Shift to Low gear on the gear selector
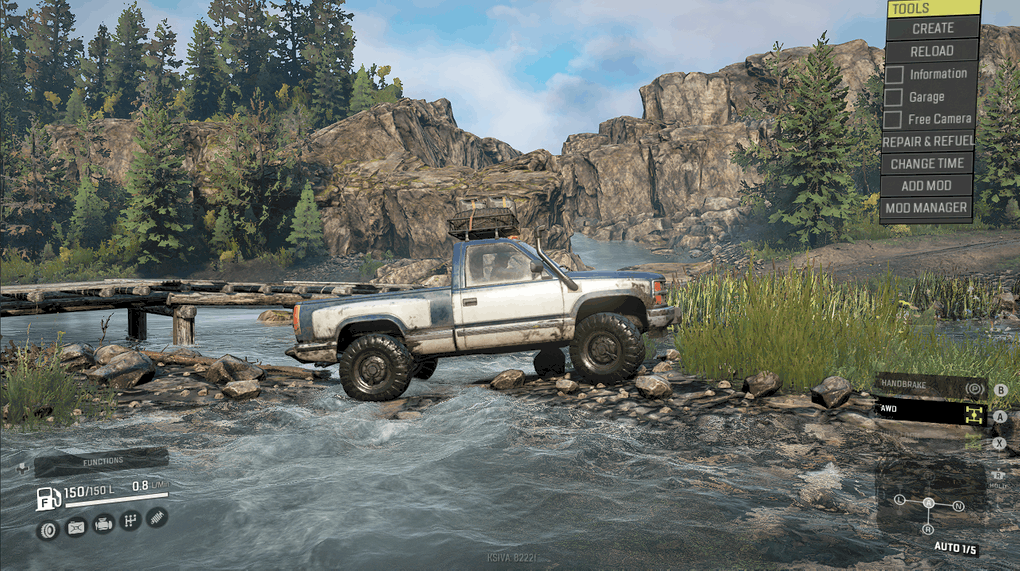The height and width of the screenshot is (571, 1020). click(x=900, y=499)
